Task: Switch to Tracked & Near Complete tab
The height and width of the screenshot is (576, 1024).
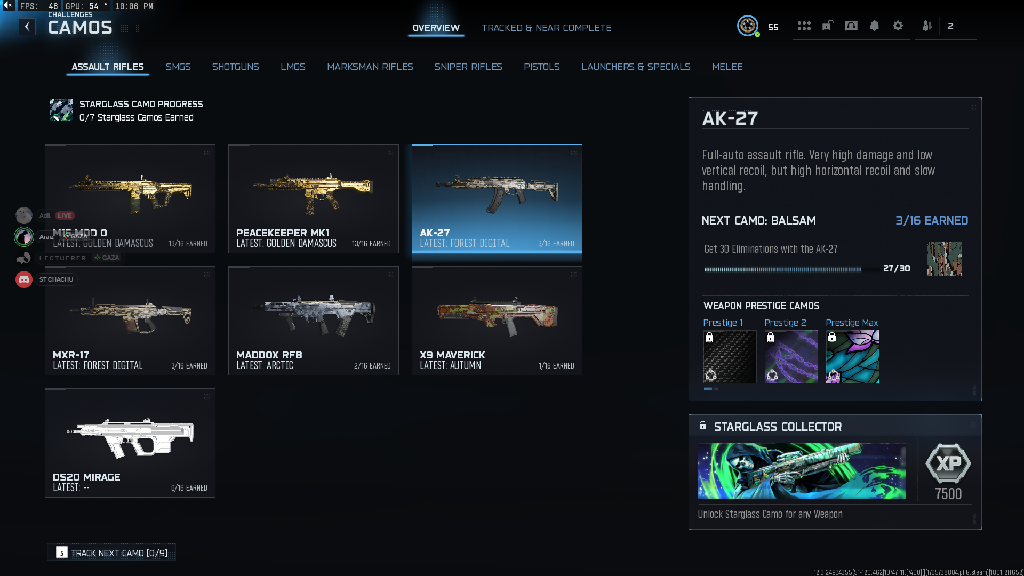Action: point(546,28)
